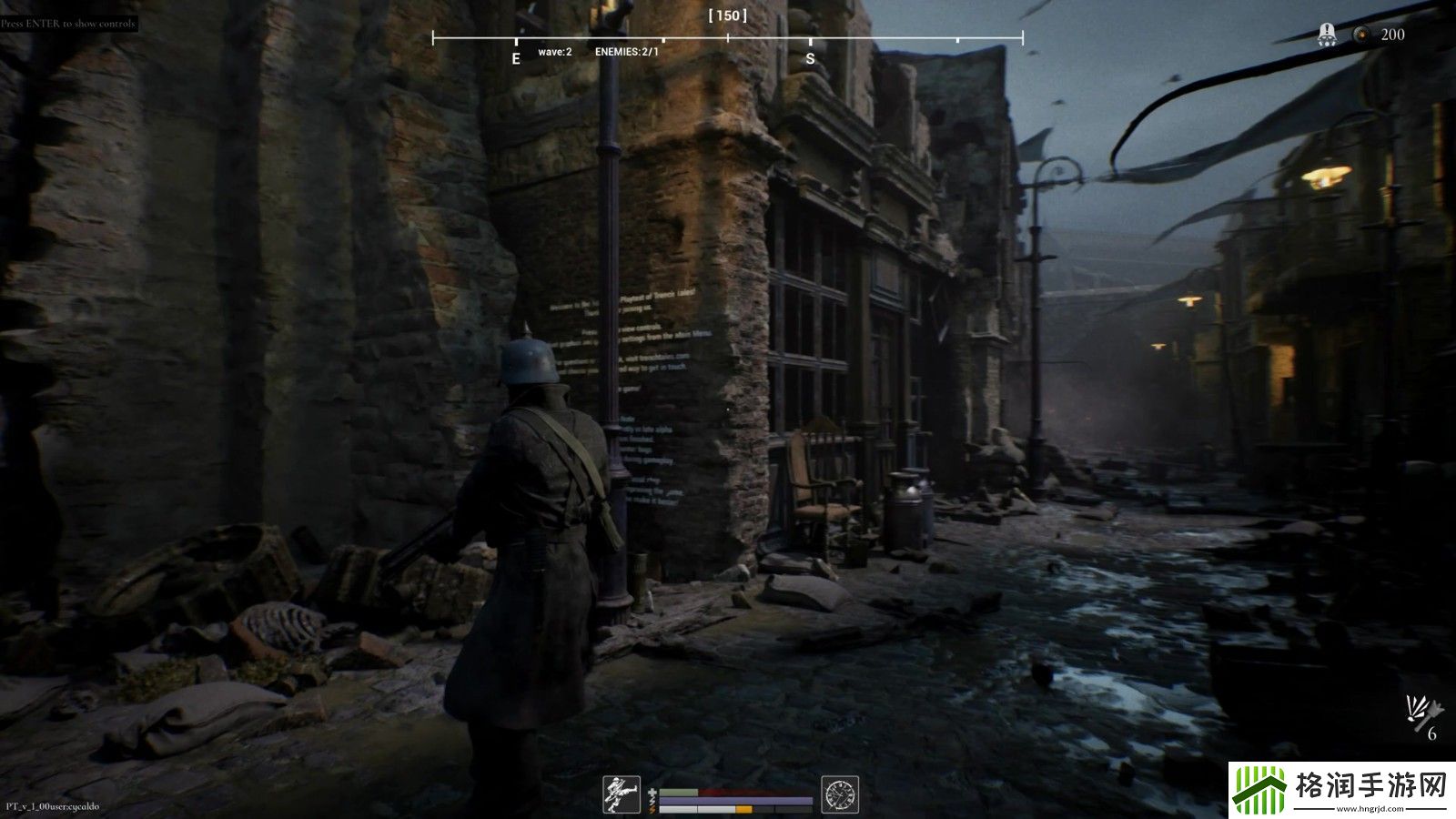This screenshot has width=1456, height=819.
Task: Click the compass bar's E marker
Action: 516,59
